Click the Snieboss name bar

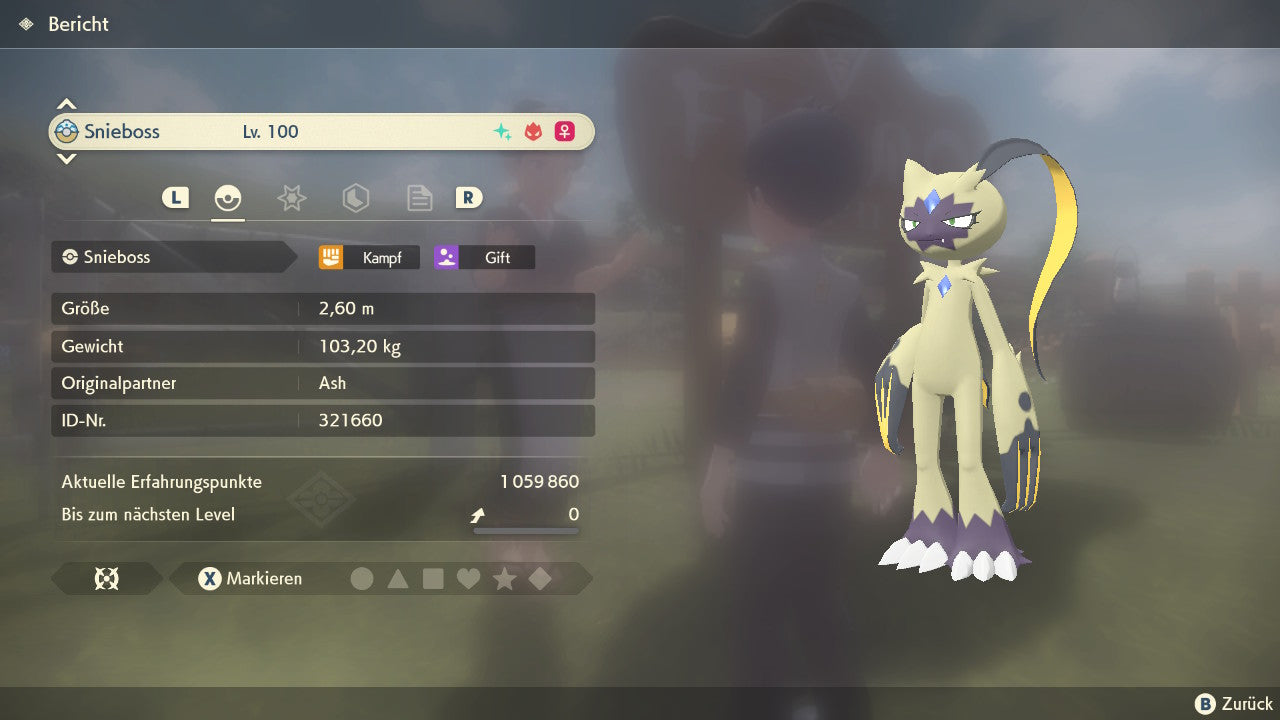pos(170,257)
